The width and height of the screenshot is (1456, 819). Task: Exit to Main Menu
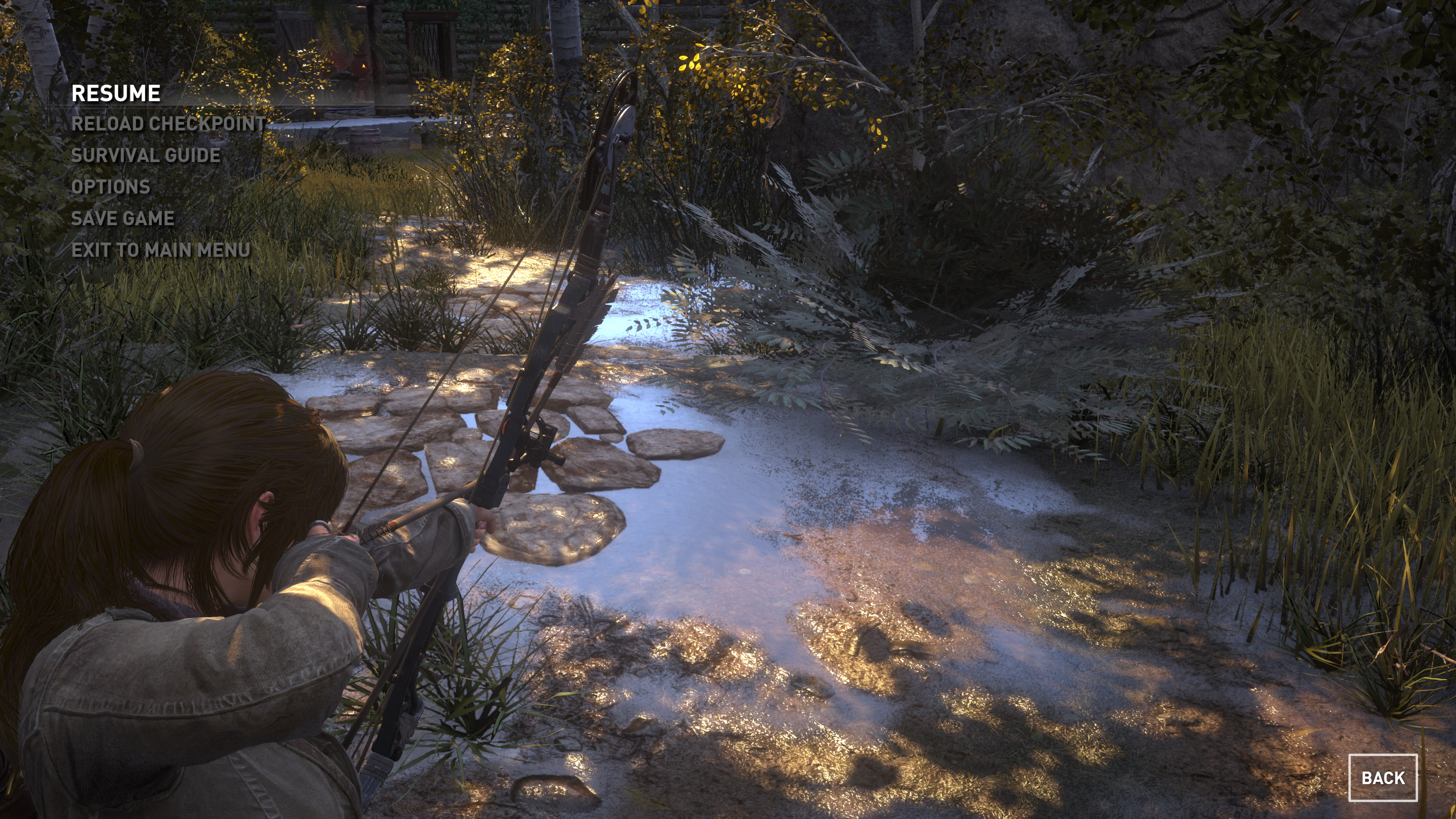(161, 250)
